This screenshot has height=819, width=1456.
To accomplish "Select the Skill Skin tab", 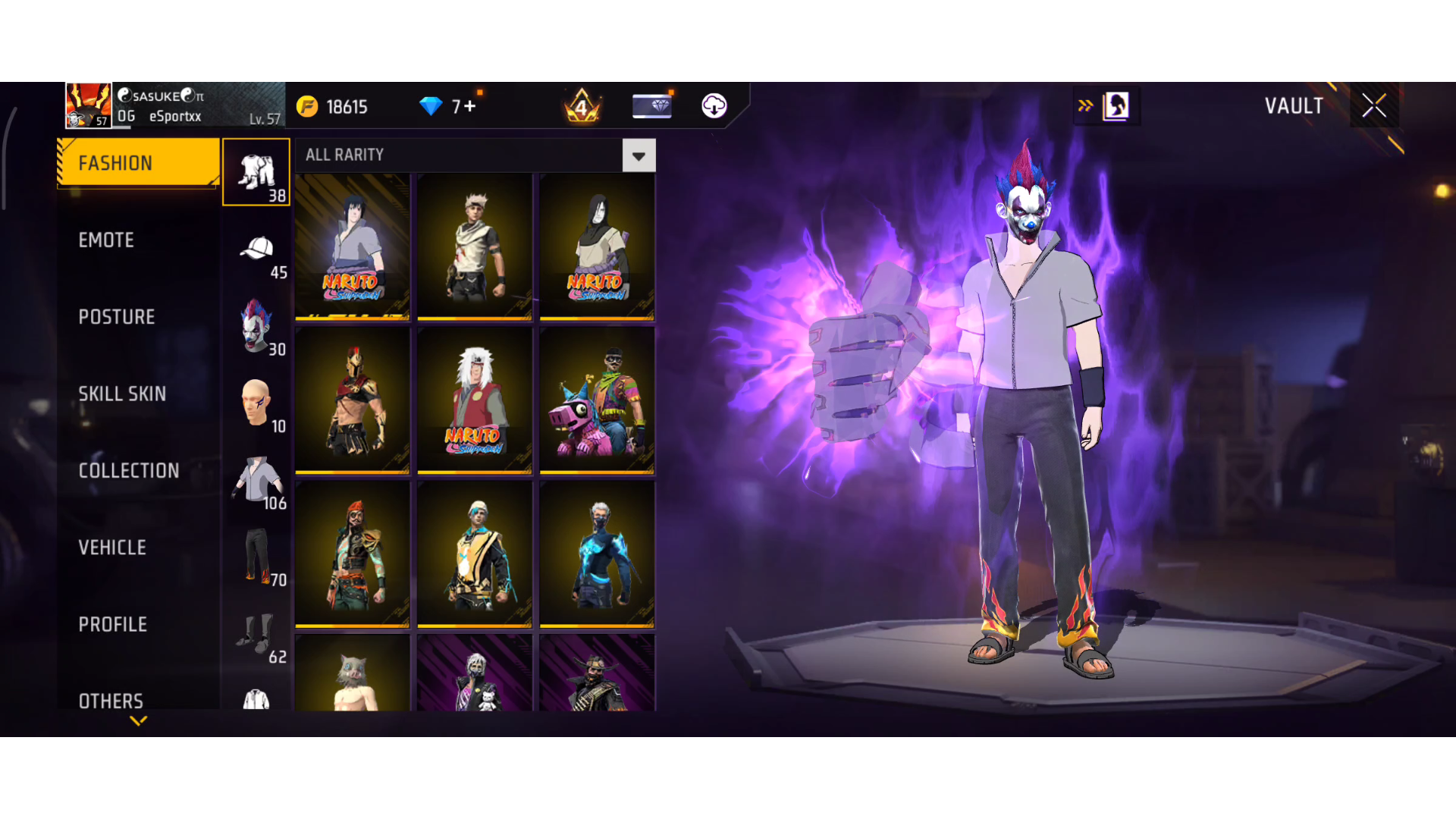I will coord(122,394).
